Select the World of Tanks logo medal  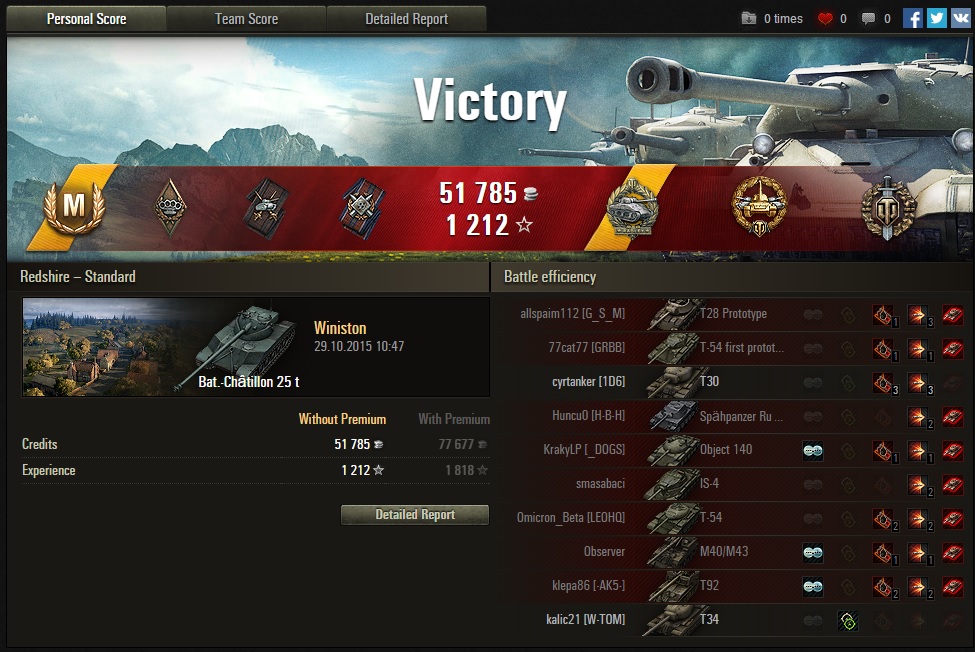point(888,208)
